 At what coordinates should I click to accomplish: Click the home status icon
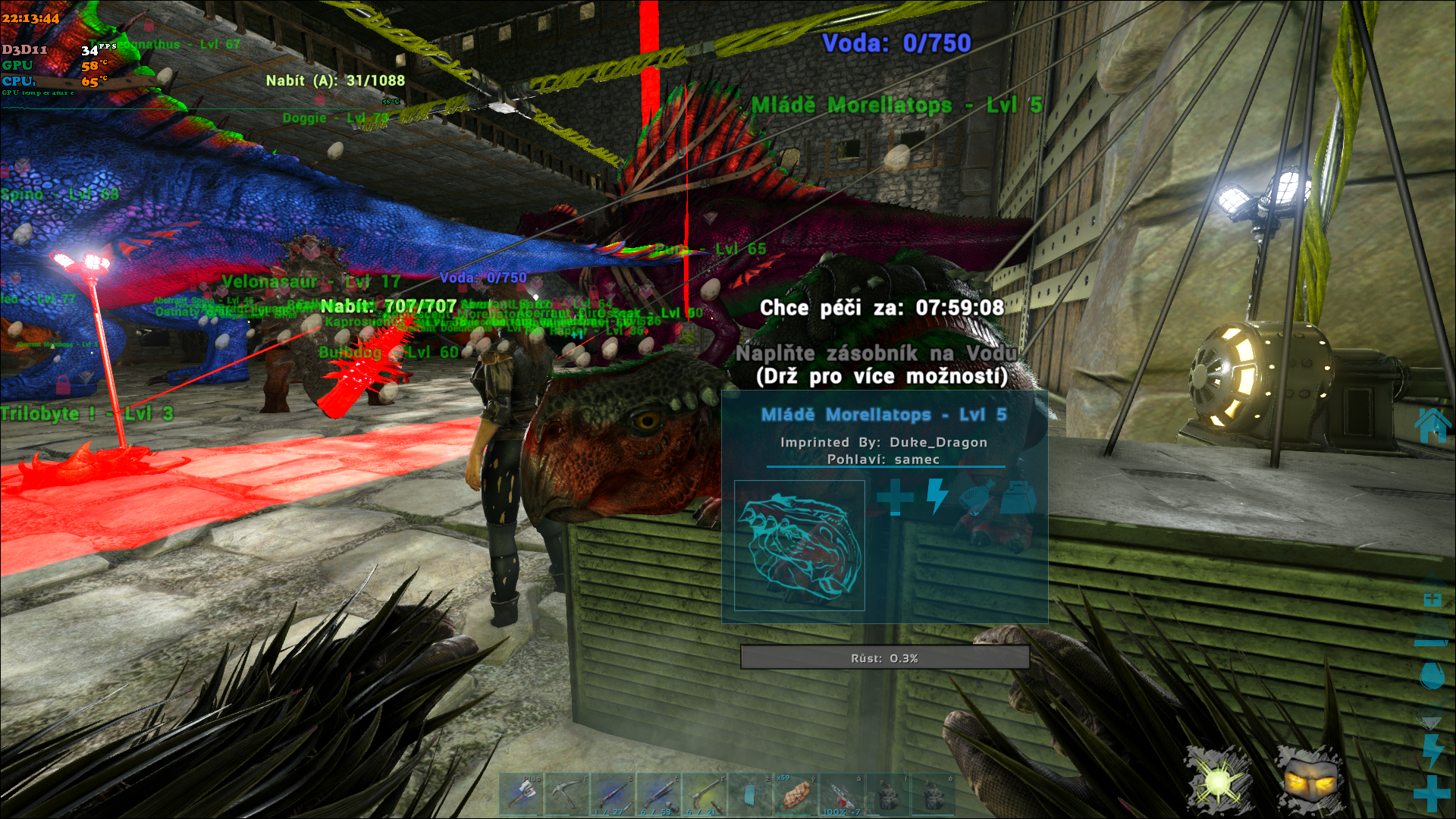pos(1432,425)
